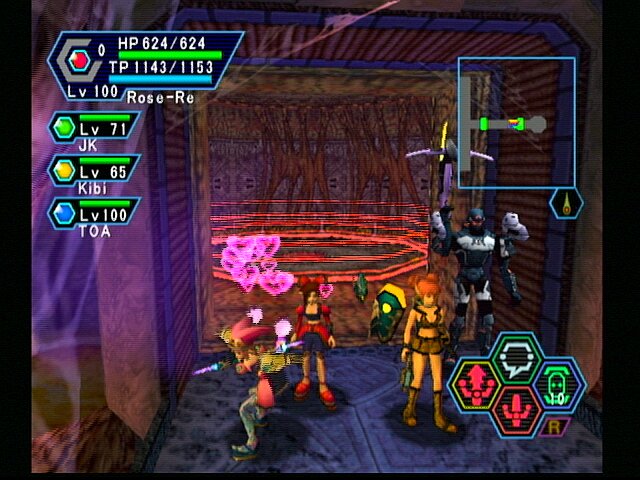This screenshot has width=640, height=480.
Task: Click the area minimap
Action: point(516,109)
